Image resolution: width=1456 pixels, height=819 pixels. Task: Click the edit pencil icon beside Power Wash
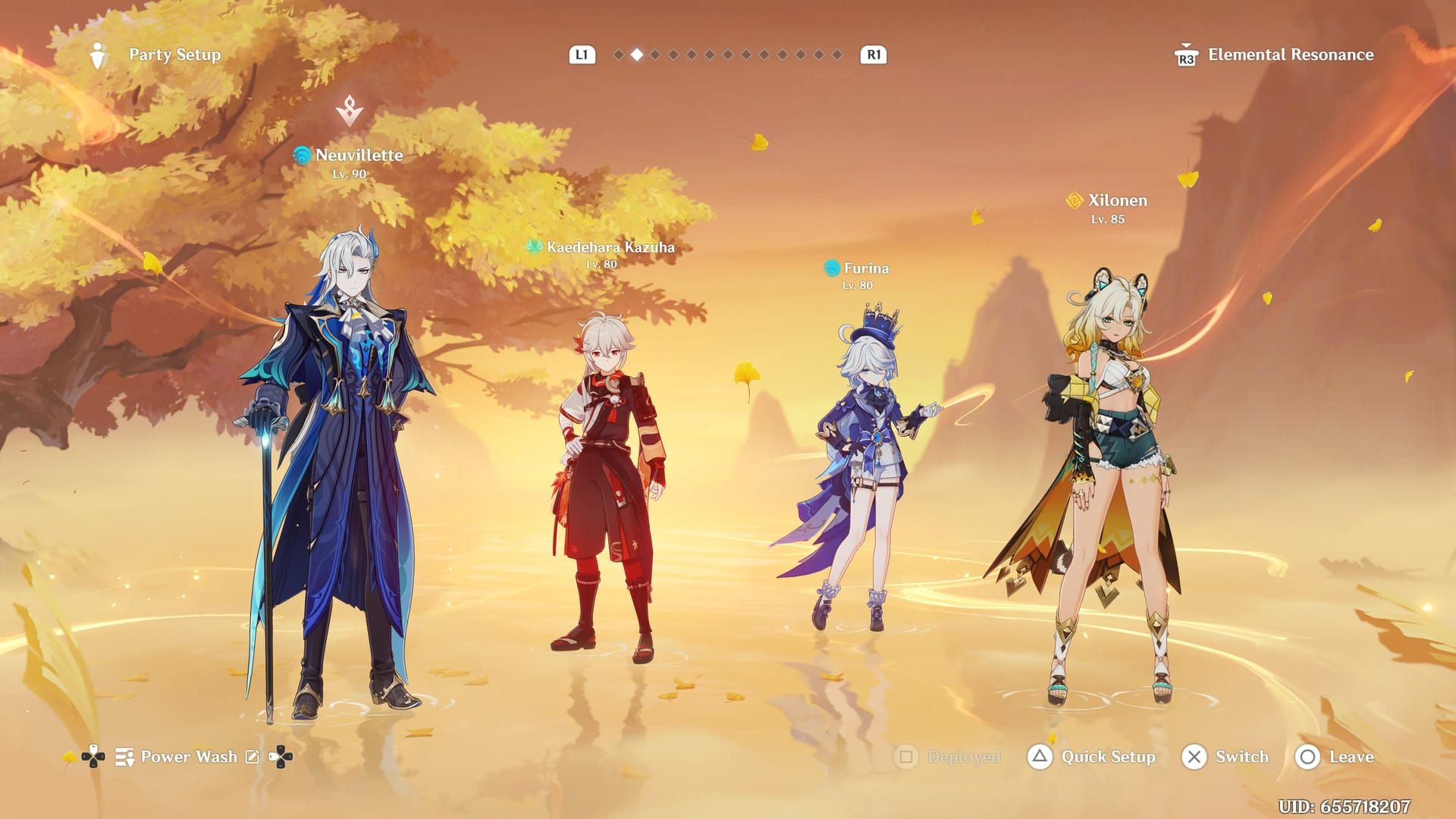click(x=253, y=757)
